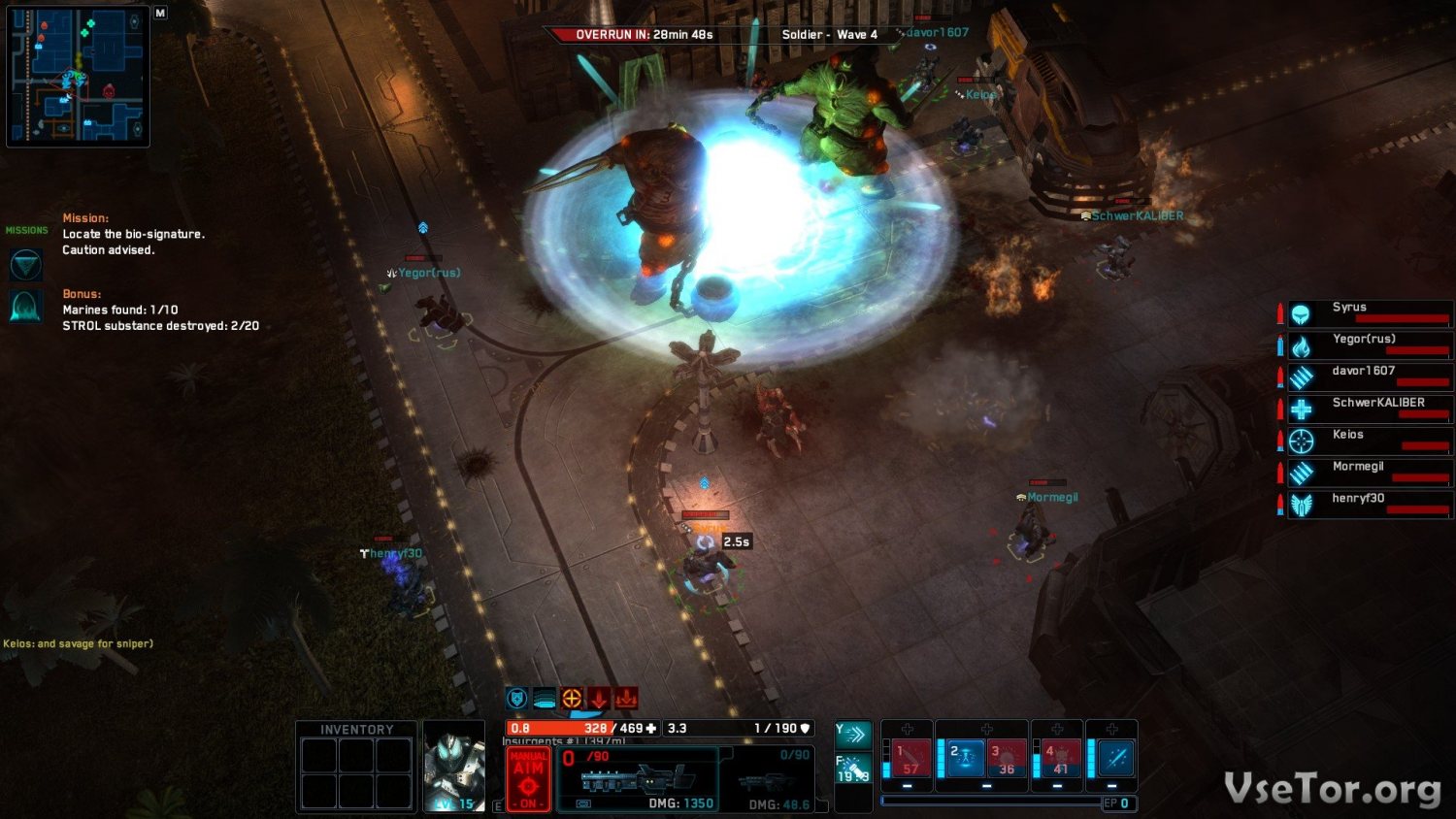1456x819 pixels.
Task: Select Mormegil in the squad list
Action: coord(1370,474)
